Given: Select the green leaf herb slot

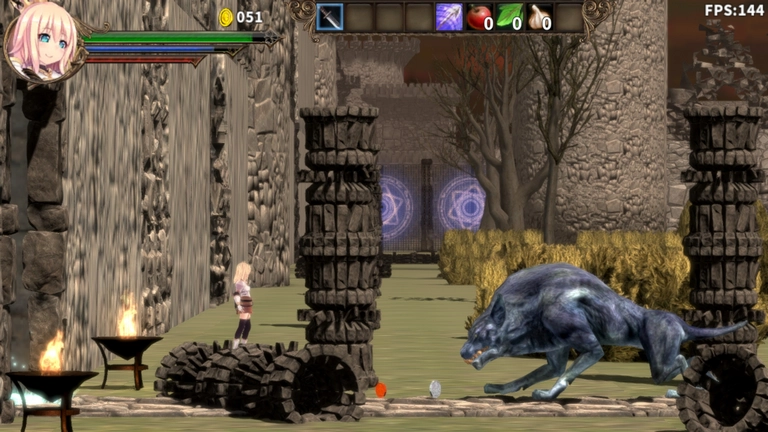Looking at the screenshot, I should [509, 17].
